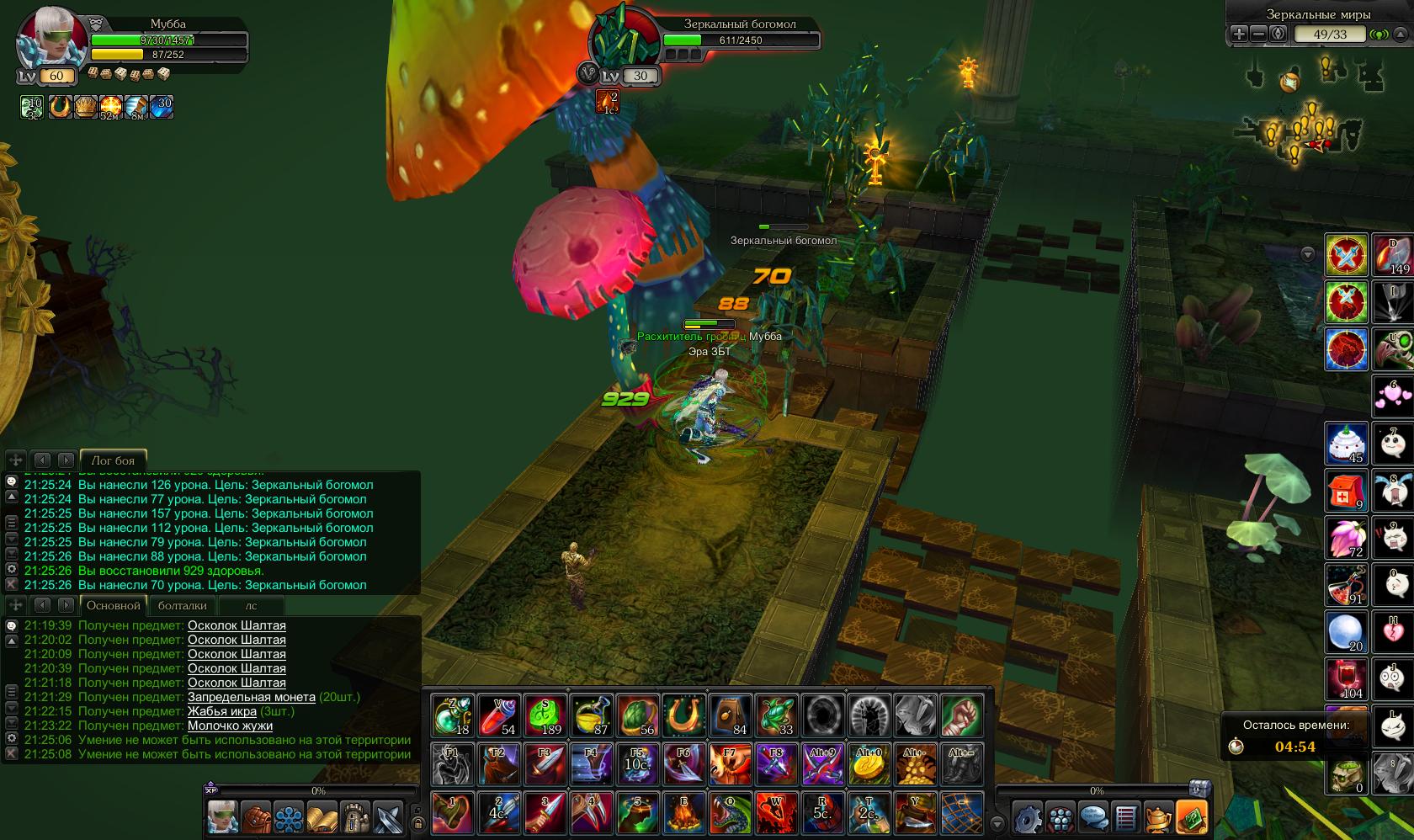Zoom in the minimap with plus button
The width and height of the screenshot is (1414, 840).
coord(1239,35)
